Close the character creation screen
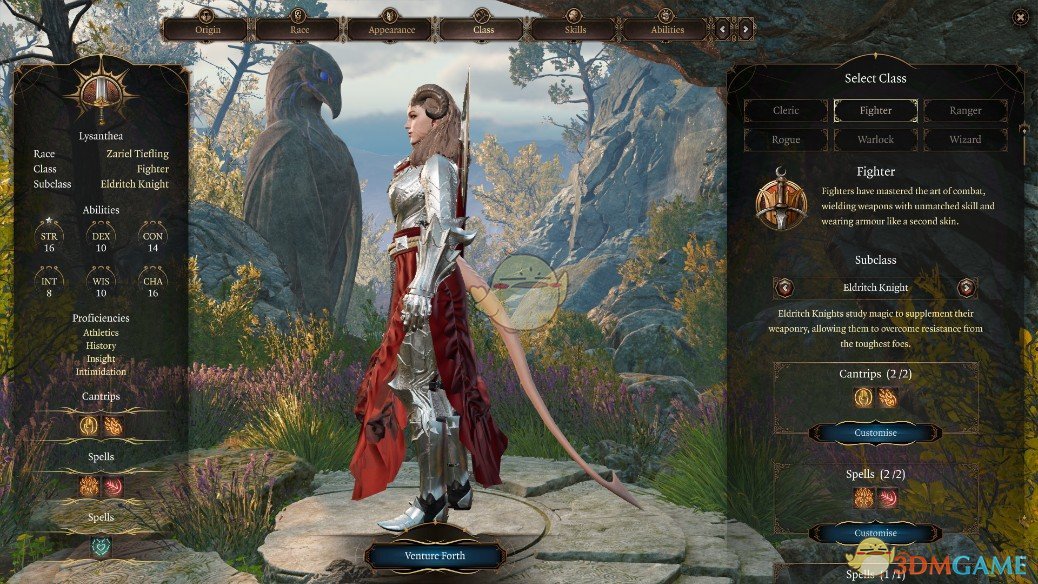 pos(1020,17)
